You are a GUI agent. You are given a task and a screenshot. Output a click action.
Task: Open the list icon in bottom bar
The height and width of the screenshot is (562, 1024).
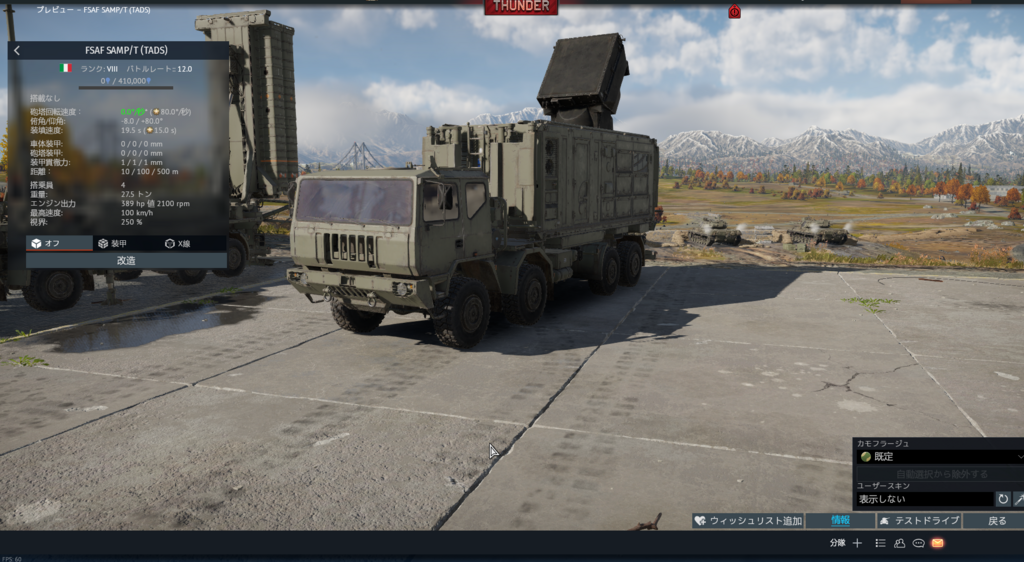coord(880,543)
